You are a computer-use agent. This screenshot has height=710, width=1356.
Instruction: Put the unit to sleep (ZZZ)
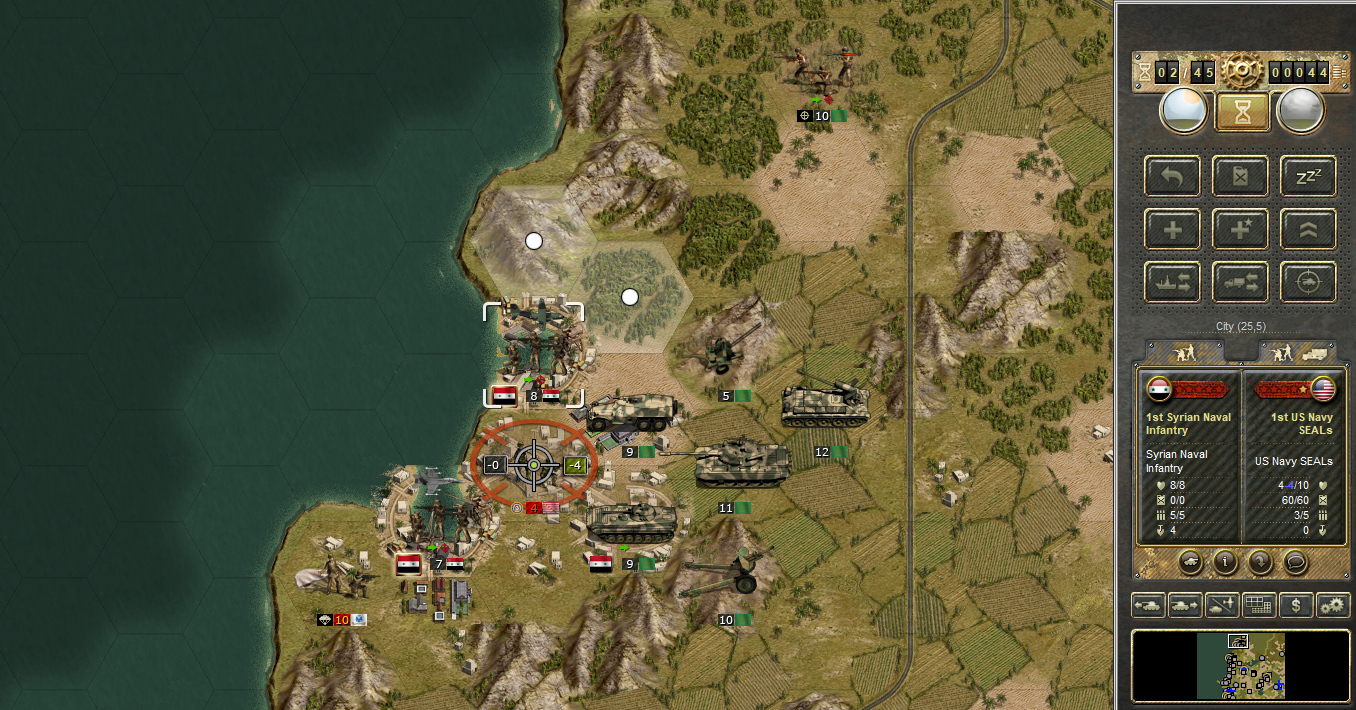click(x=1308, y=176)
